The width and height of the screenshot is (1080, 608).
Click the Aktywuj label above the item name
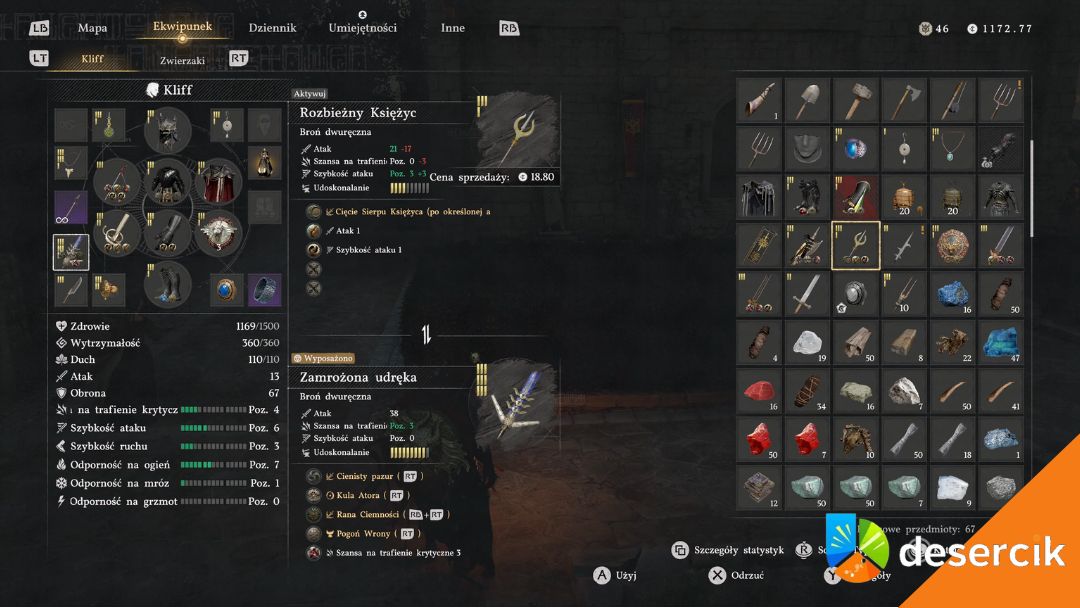click(310, 93)
